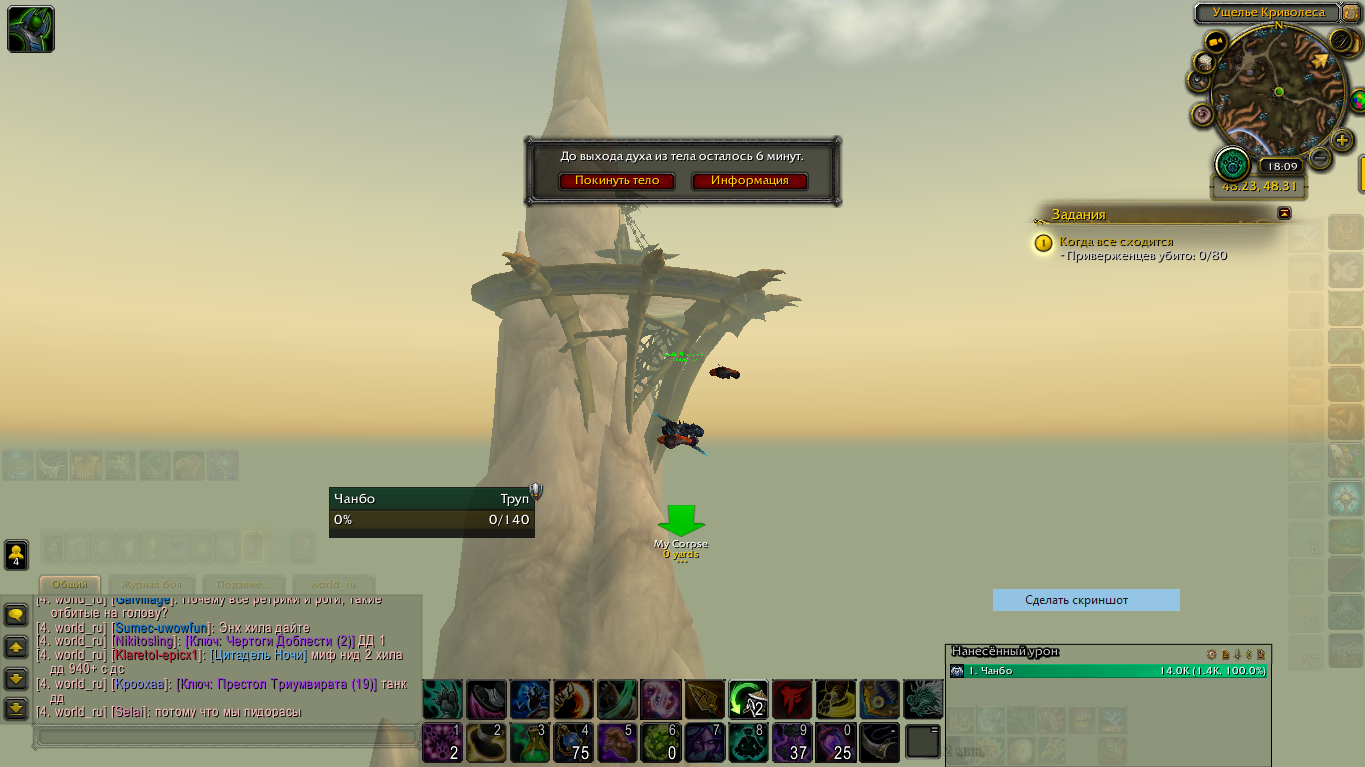Open the world map icon beside the zone name
This screenshot has height=767, width=1365.
(x=1351, y=13)
